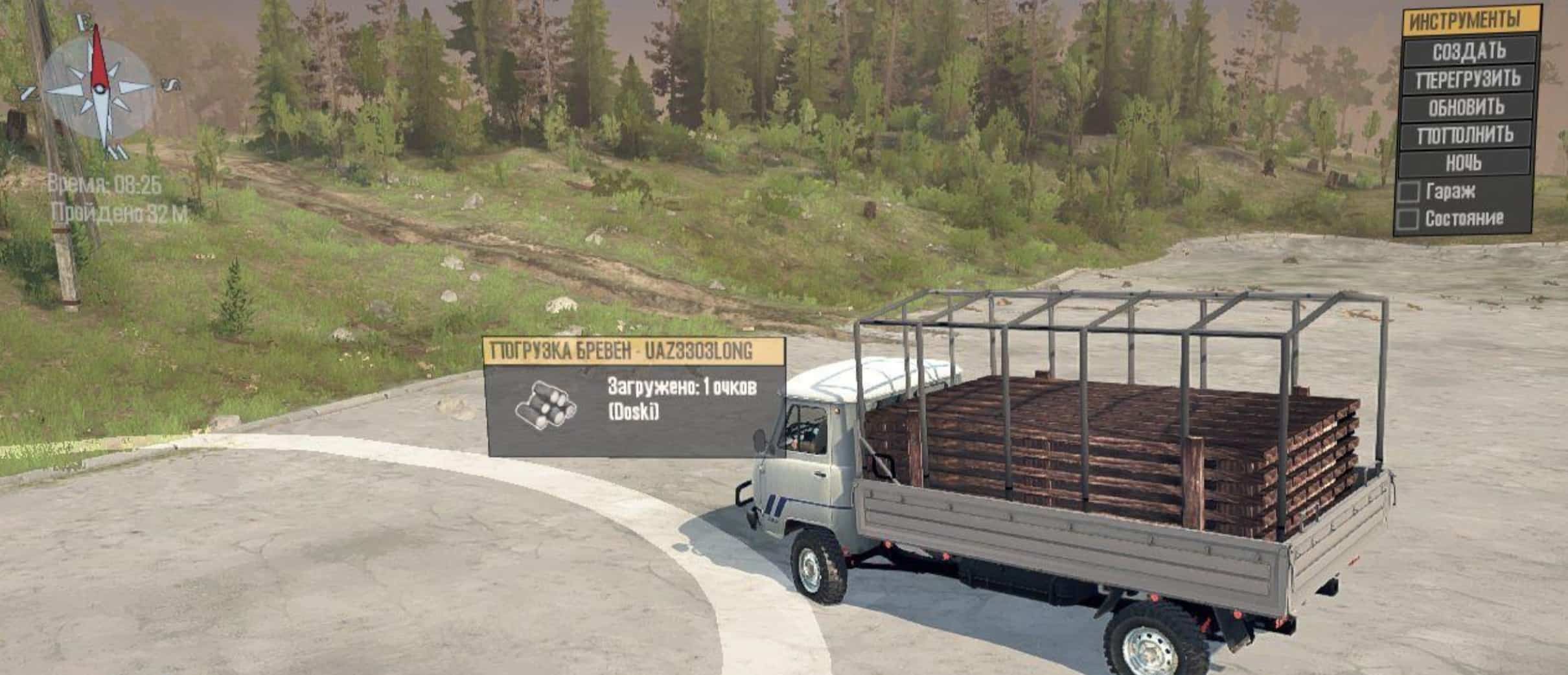
Task: Toggle the Гараж checkbox
Action: tap(1408, 192)
